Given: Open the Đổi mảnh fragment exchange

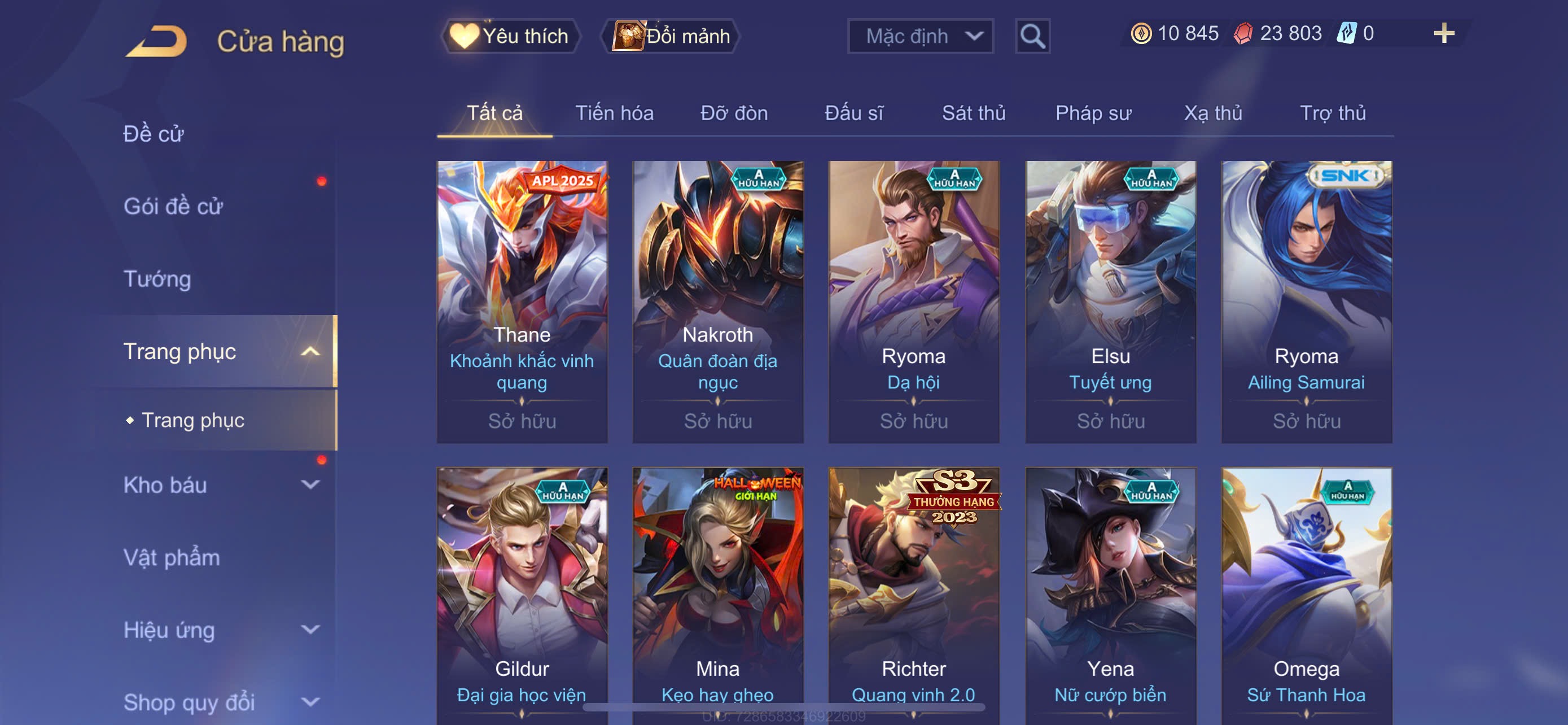Looking at the screenshot, I should point(671,36).
